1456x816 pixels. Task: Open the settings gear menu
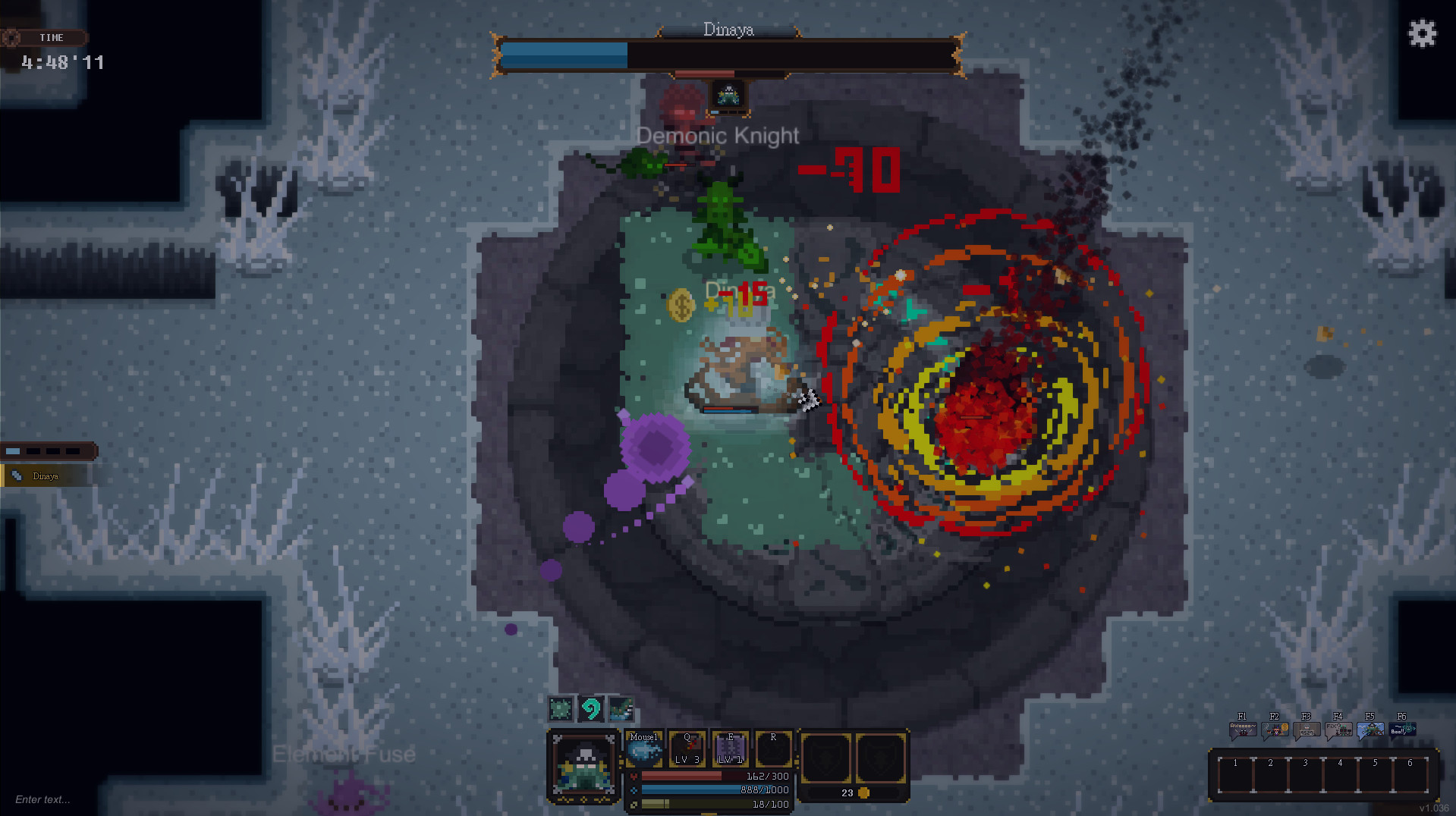point(1422,33)
